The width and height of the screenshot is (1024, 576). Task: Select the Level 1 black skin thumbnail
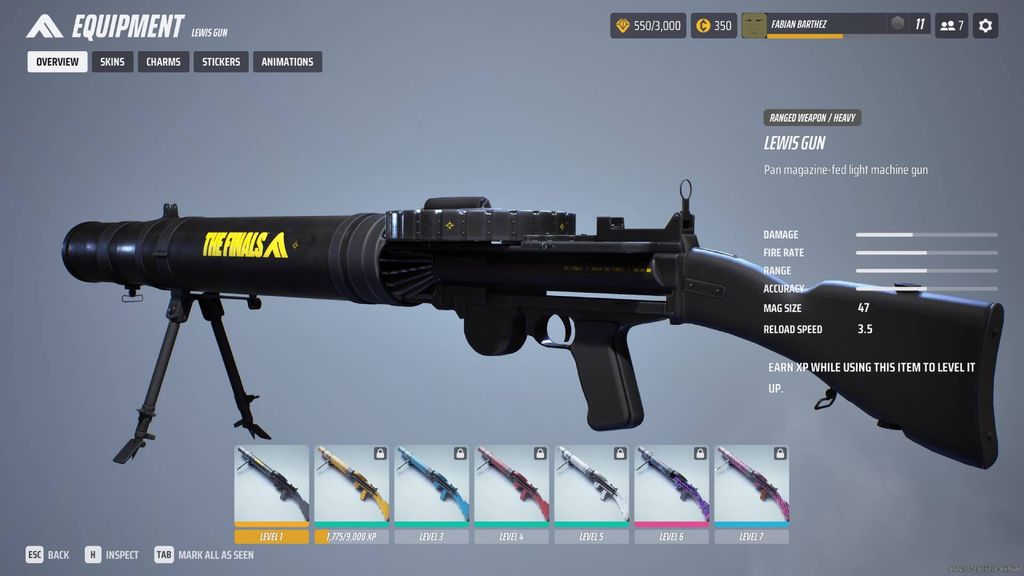point(271,487)
